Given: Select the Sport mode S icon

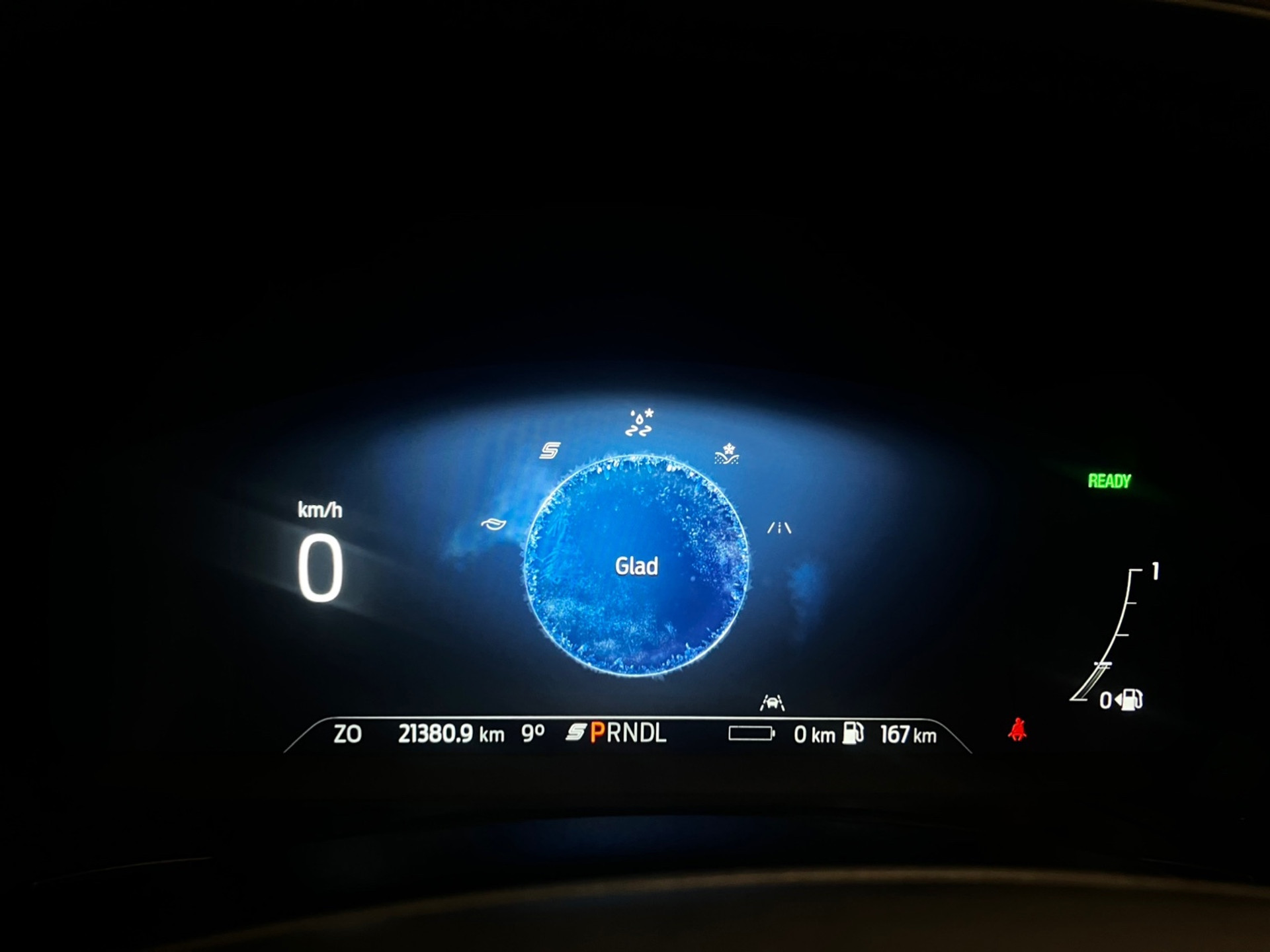Looking at the screenshot, I should [x=550, y=451].
